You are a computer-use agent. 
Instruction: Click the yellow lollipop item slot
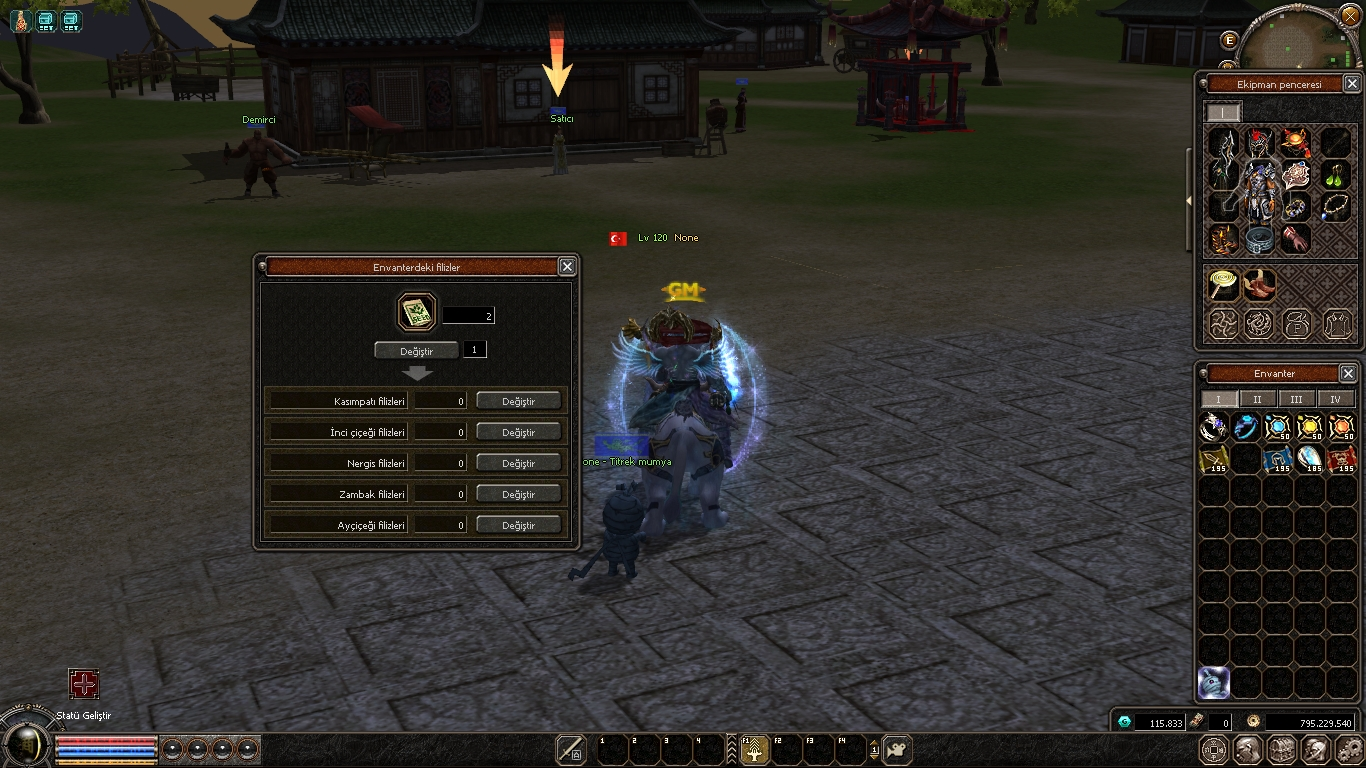tap(1223, 285)
